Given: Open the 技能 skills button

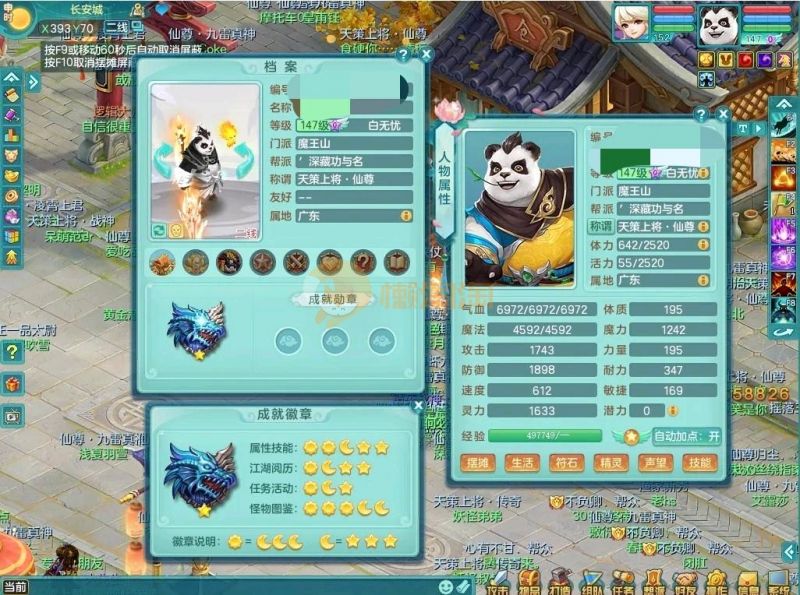Looking at the screenshot, I should tap(700, 463).
